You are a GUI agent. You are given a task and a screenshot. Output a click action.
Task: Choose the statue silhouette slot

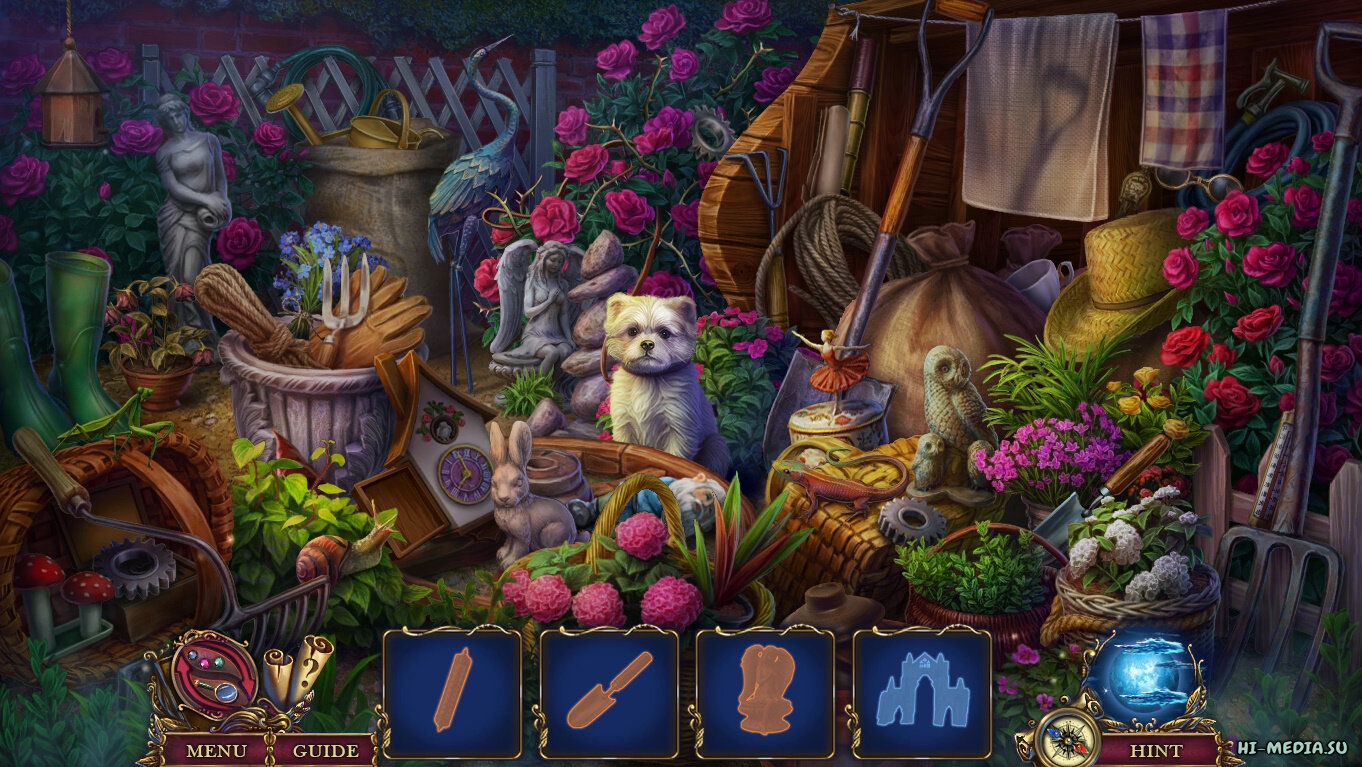765,692
